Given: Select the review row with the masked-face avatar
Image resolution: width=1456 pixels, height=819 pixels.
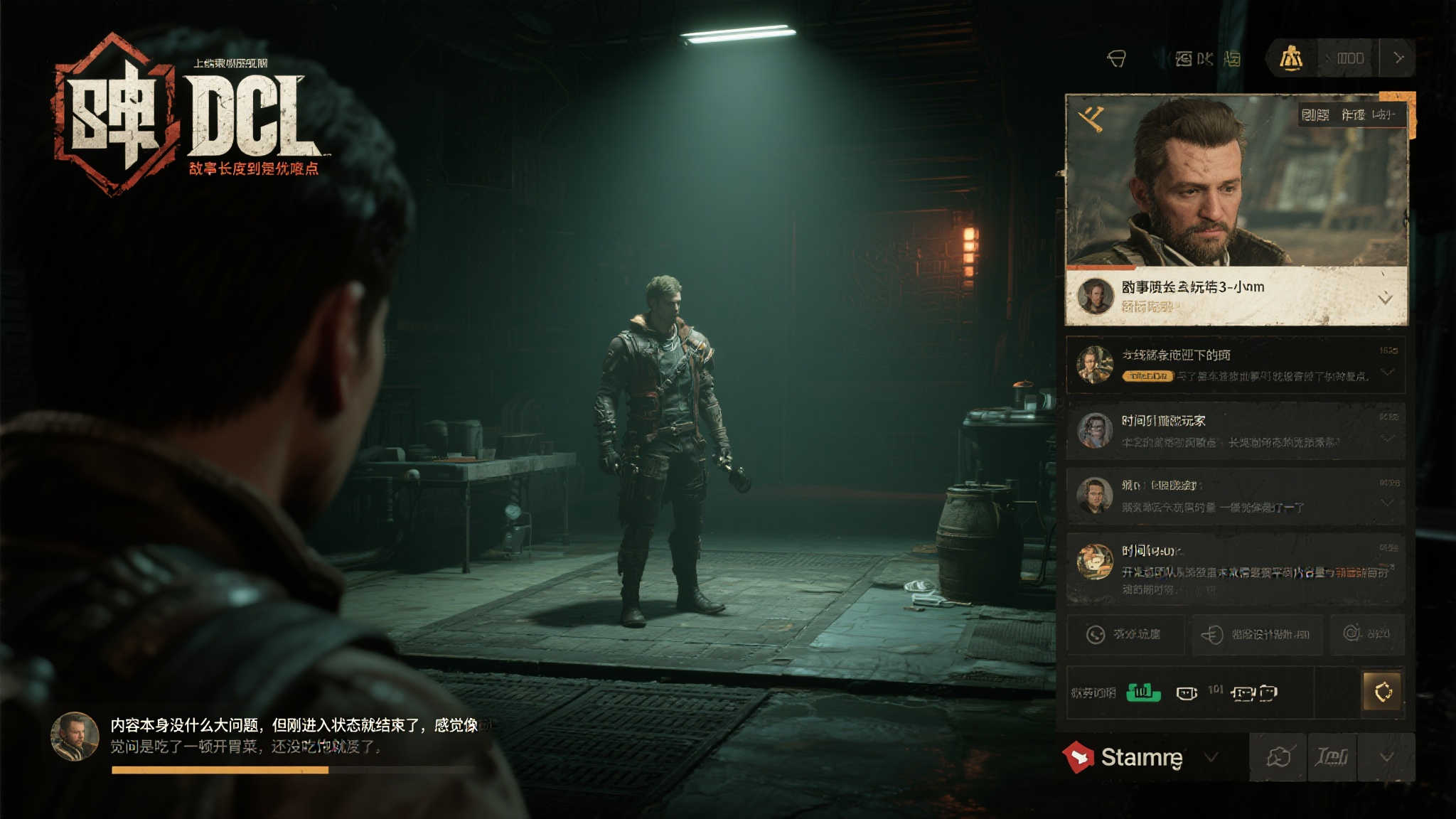Looking at the screenshot, I should [x=1236, y=431].
